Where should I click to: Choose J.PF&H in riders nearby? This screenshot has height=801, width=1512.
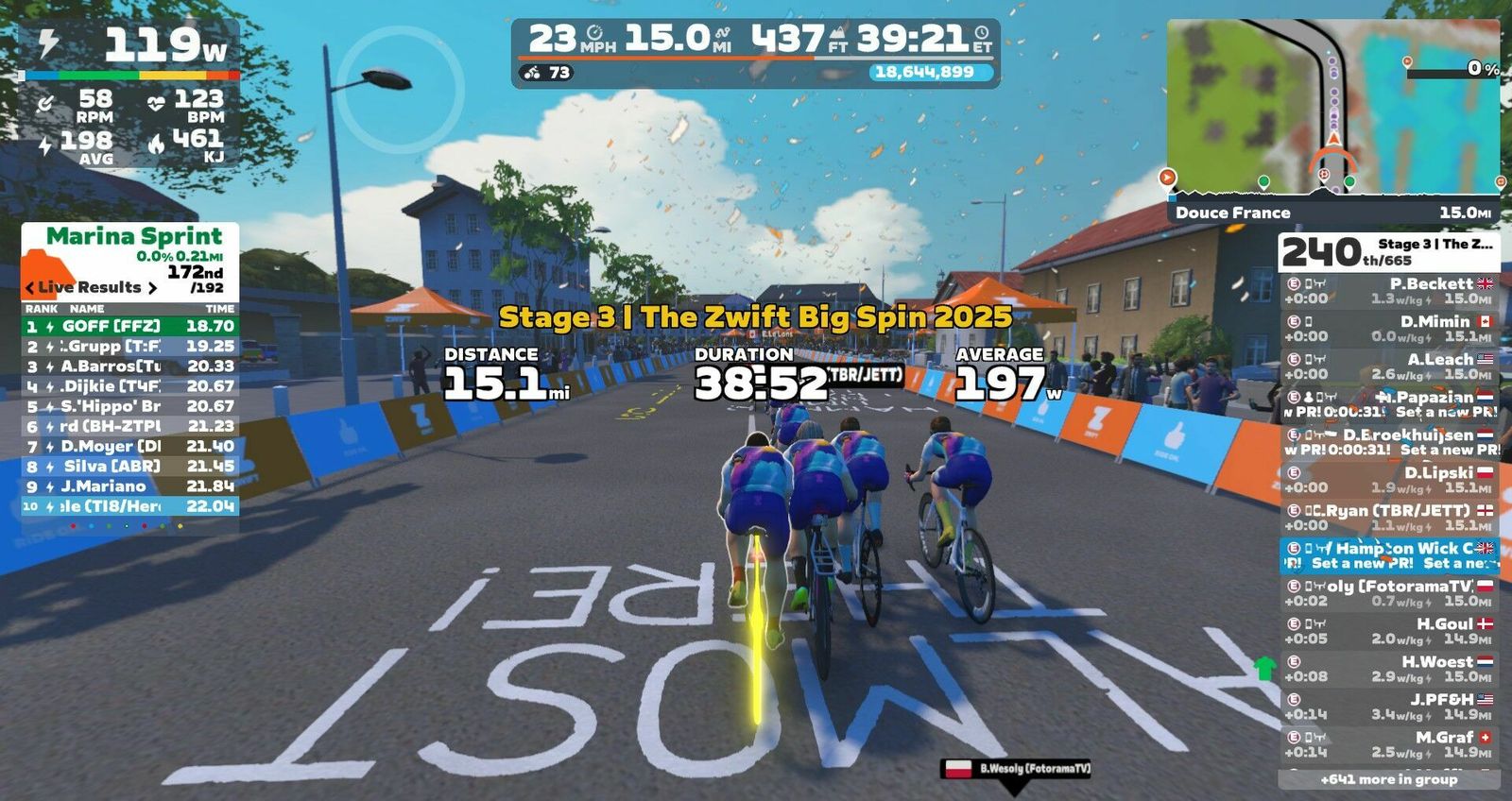click(x=1388, y=707)
